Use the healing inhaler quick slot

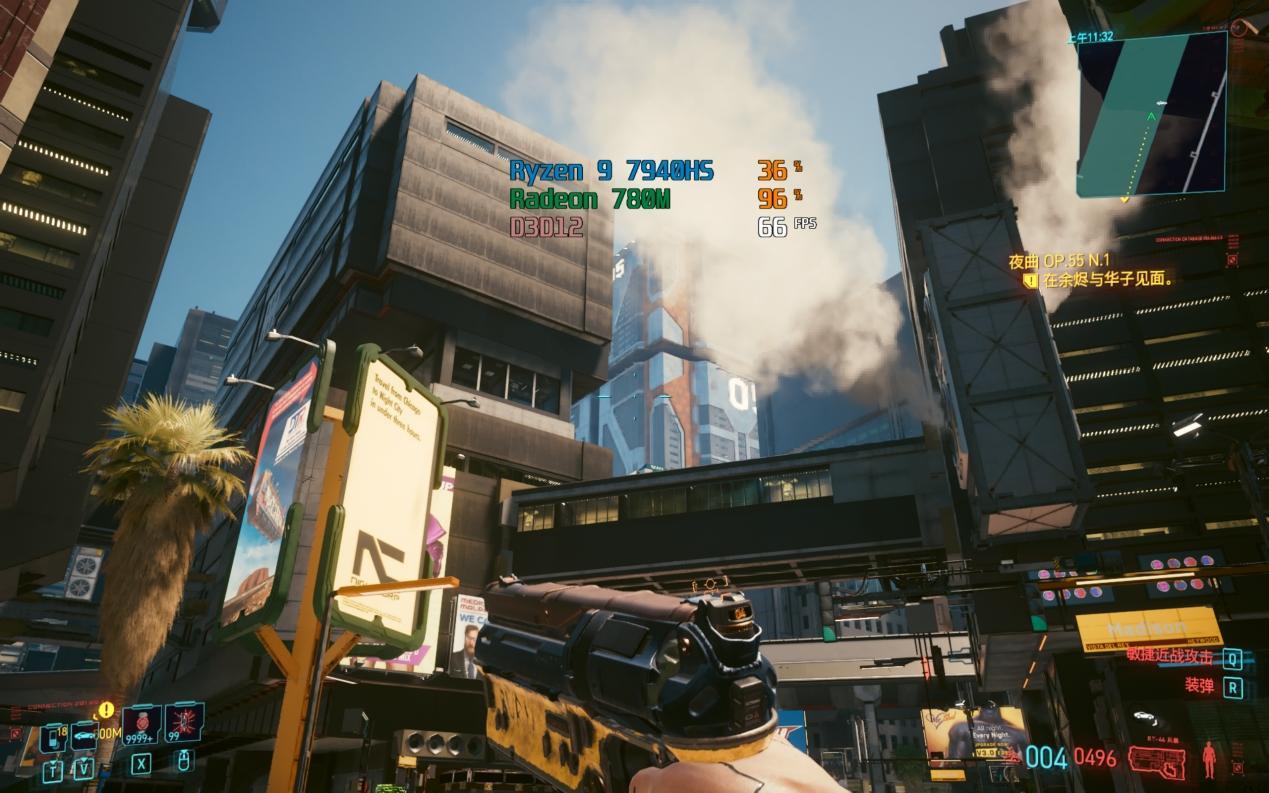click(141, 724)
